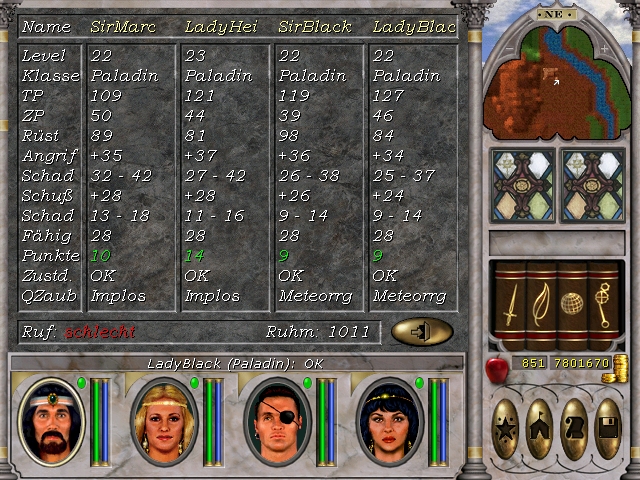Screen dimensions: 640x480
Task: Click the red apple food icon
Action: (497, 368)
